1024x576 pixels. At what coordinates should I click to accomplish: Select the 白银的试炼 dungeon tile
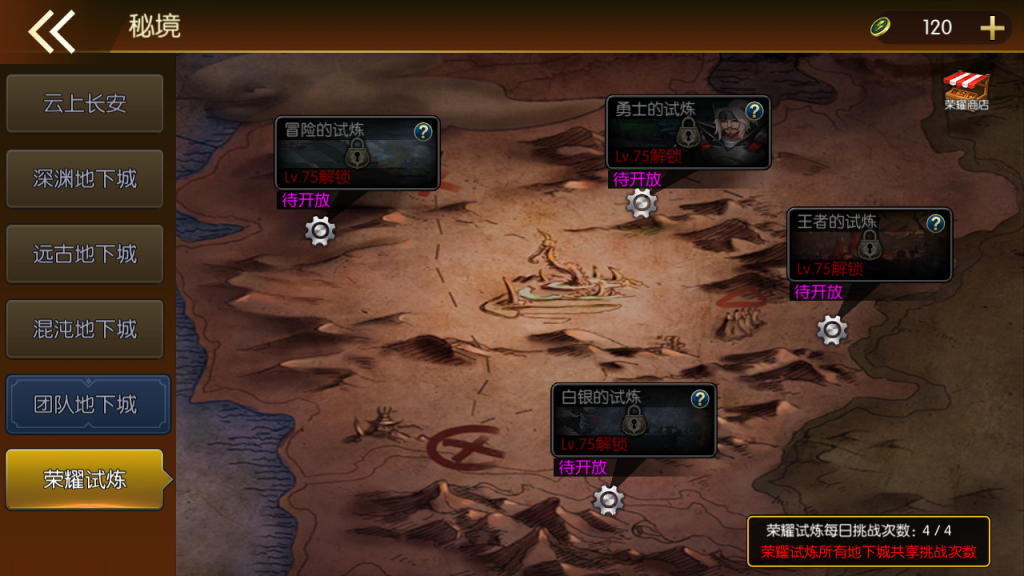[633, 420]
